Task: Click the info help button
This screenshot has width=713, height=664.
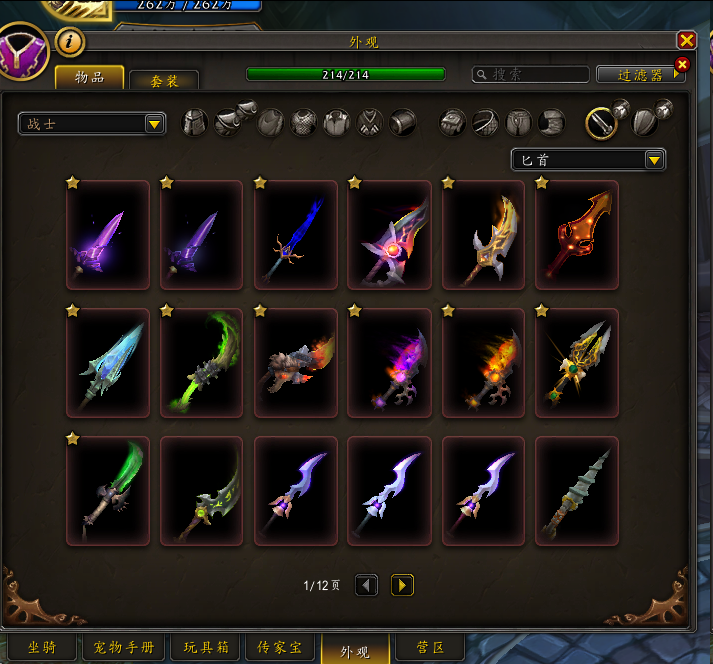Action: 70,42
